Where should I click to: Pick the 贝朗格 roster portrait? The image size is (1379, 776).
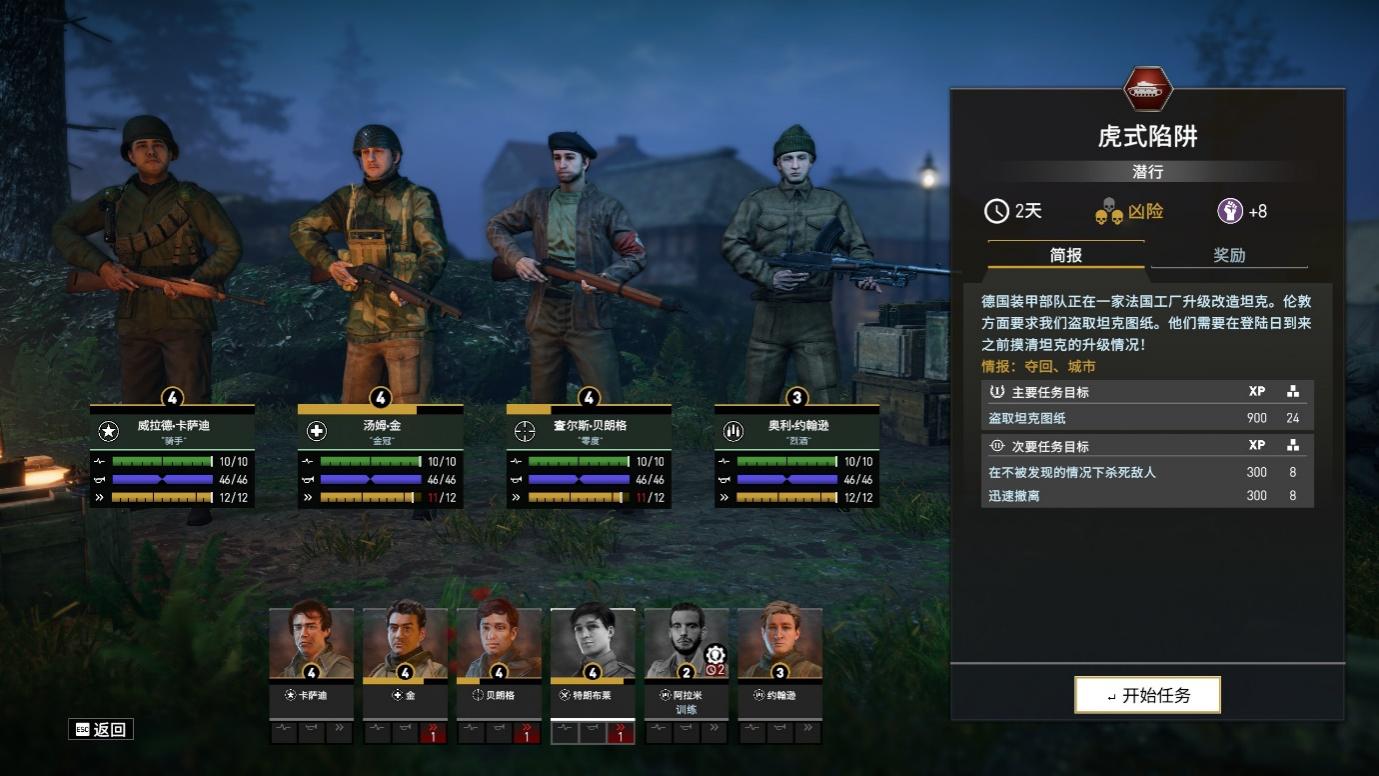(499, 645)
